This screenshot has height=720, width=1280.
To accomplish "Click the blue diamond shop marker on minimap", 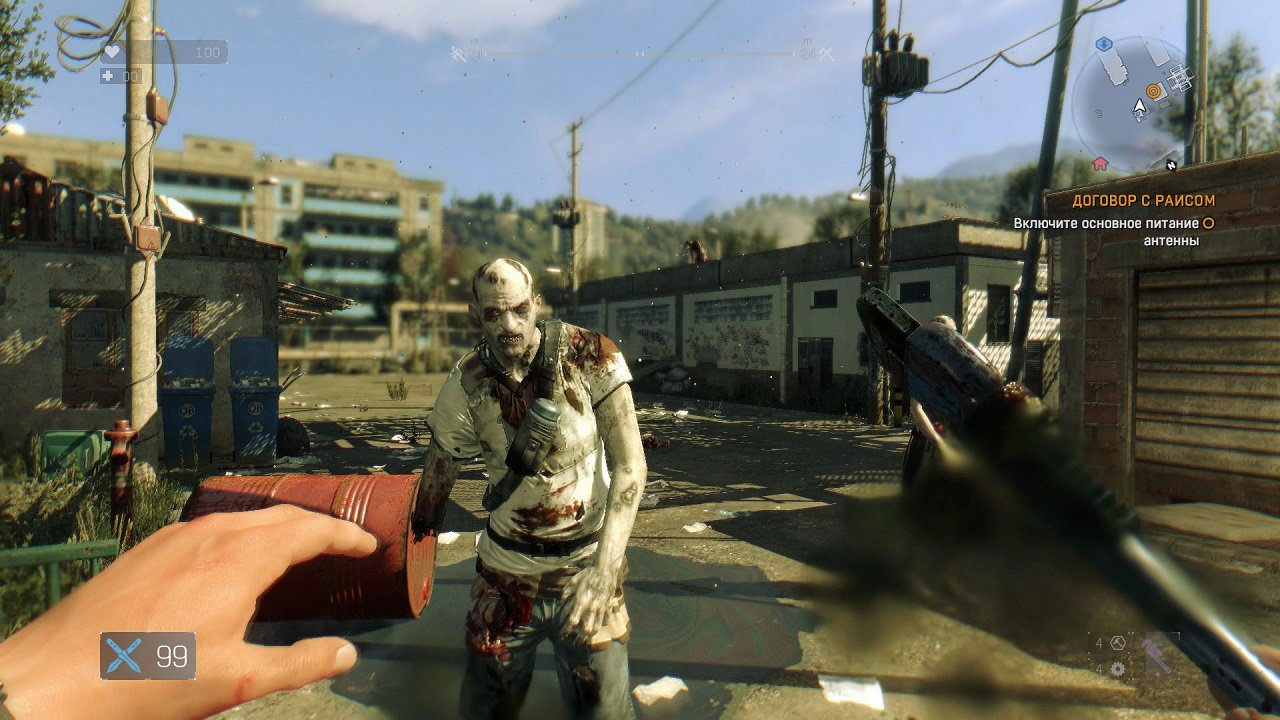I will pos(1104,44).
